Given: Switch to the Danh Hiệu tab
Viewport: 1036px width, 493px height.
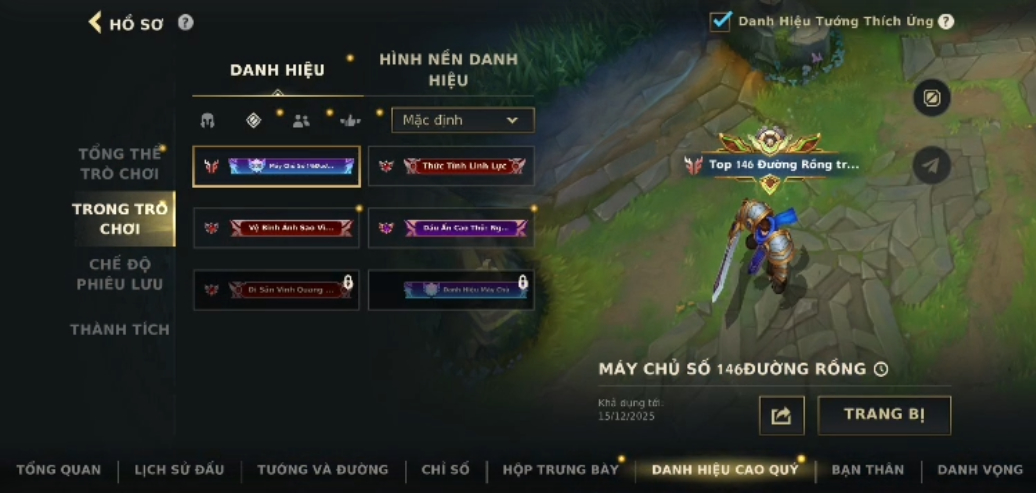Looking at the screenshot, I should click(277, 70).
